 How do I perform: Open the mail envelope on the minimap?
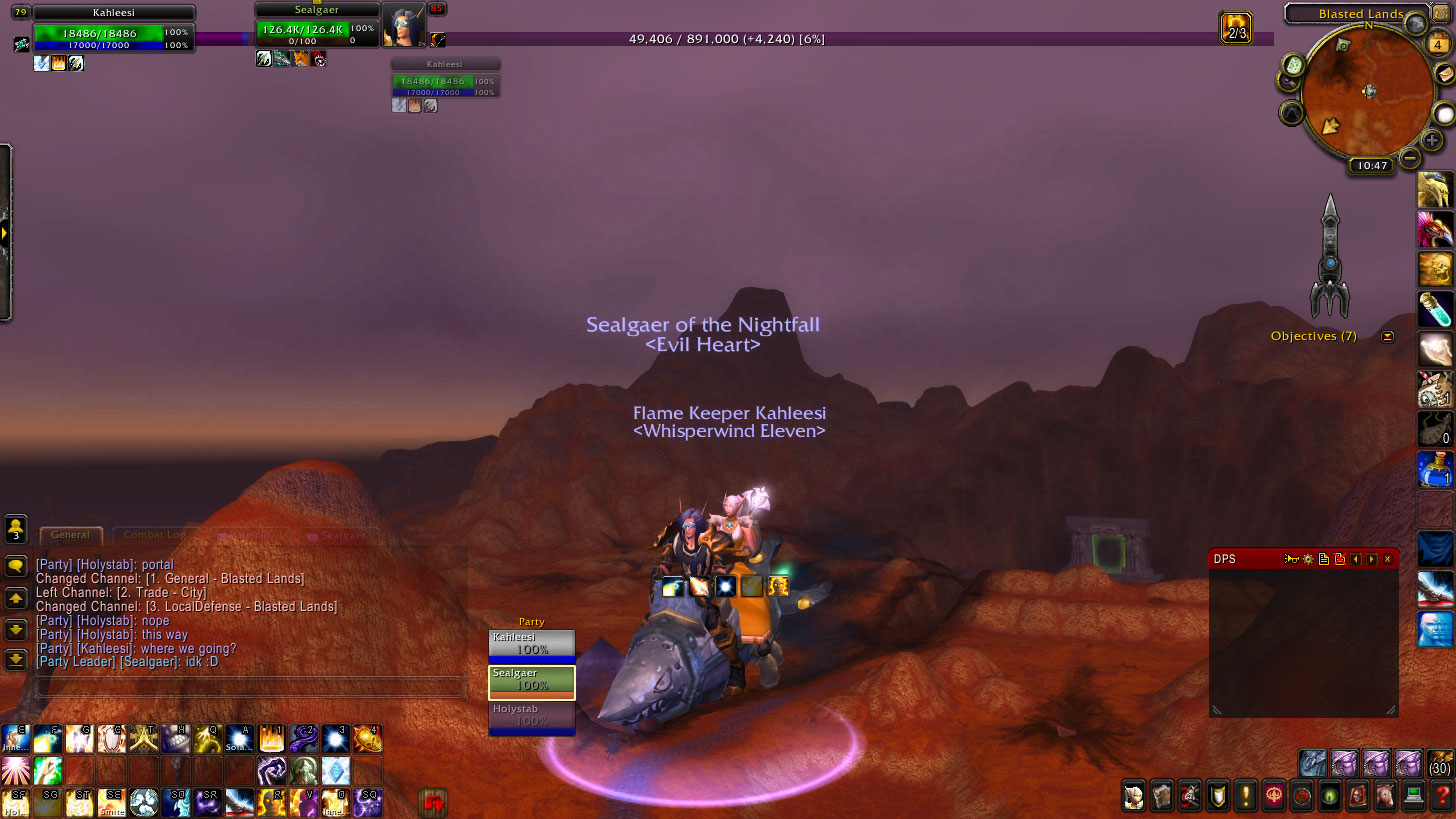click(1443, 73)
